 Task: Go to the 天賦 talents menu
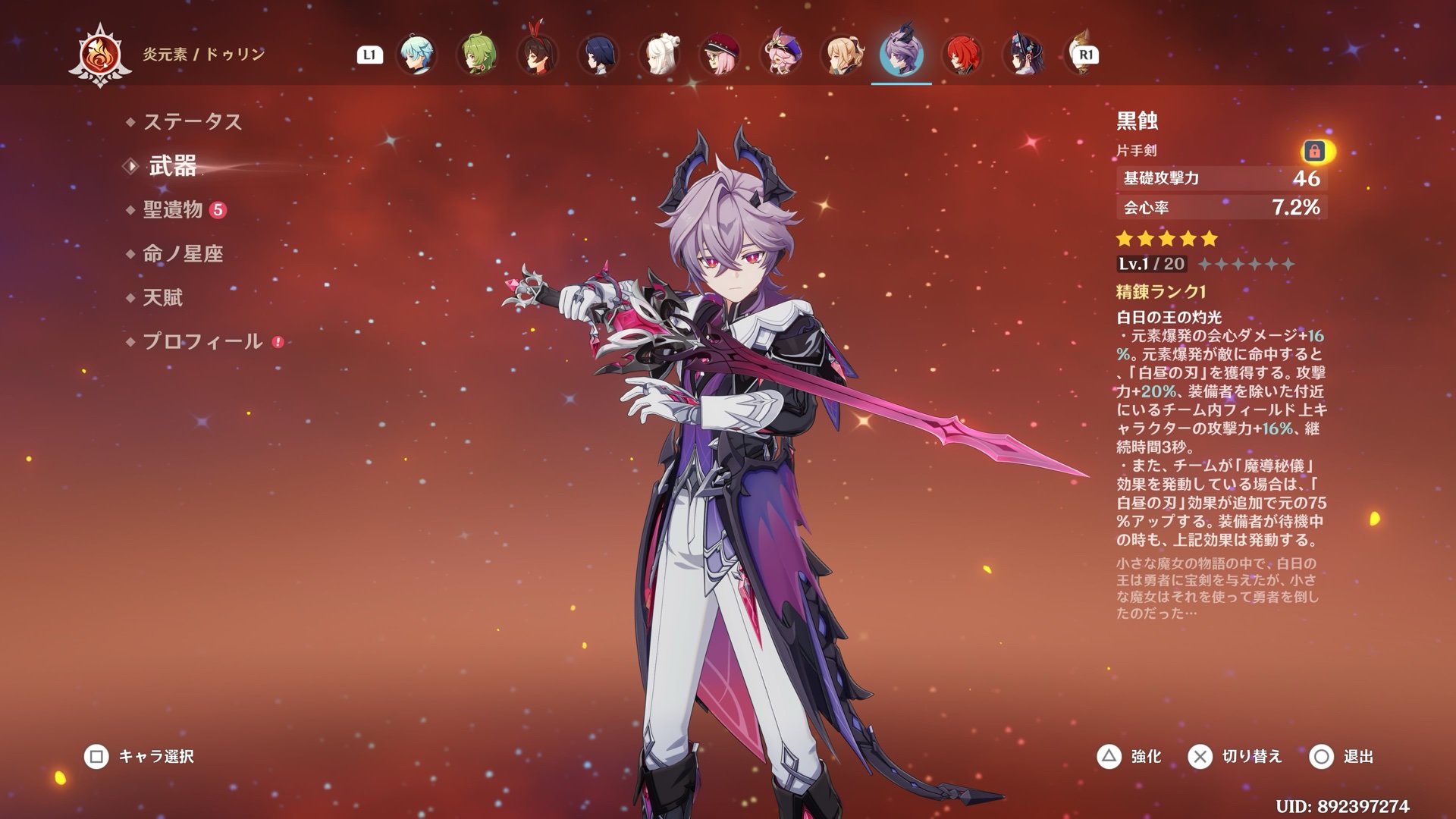[163, 298]
